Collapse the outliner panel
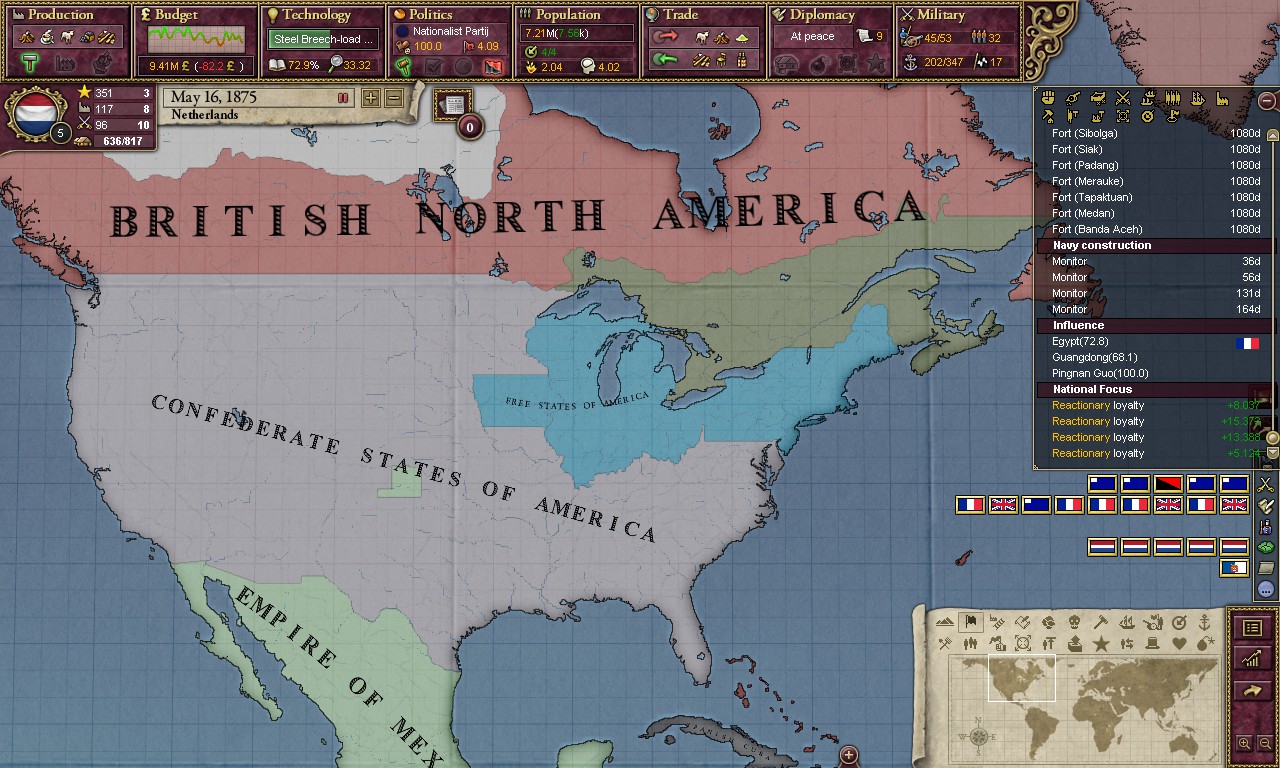Screen dimensions: 1280x768 1267,100
